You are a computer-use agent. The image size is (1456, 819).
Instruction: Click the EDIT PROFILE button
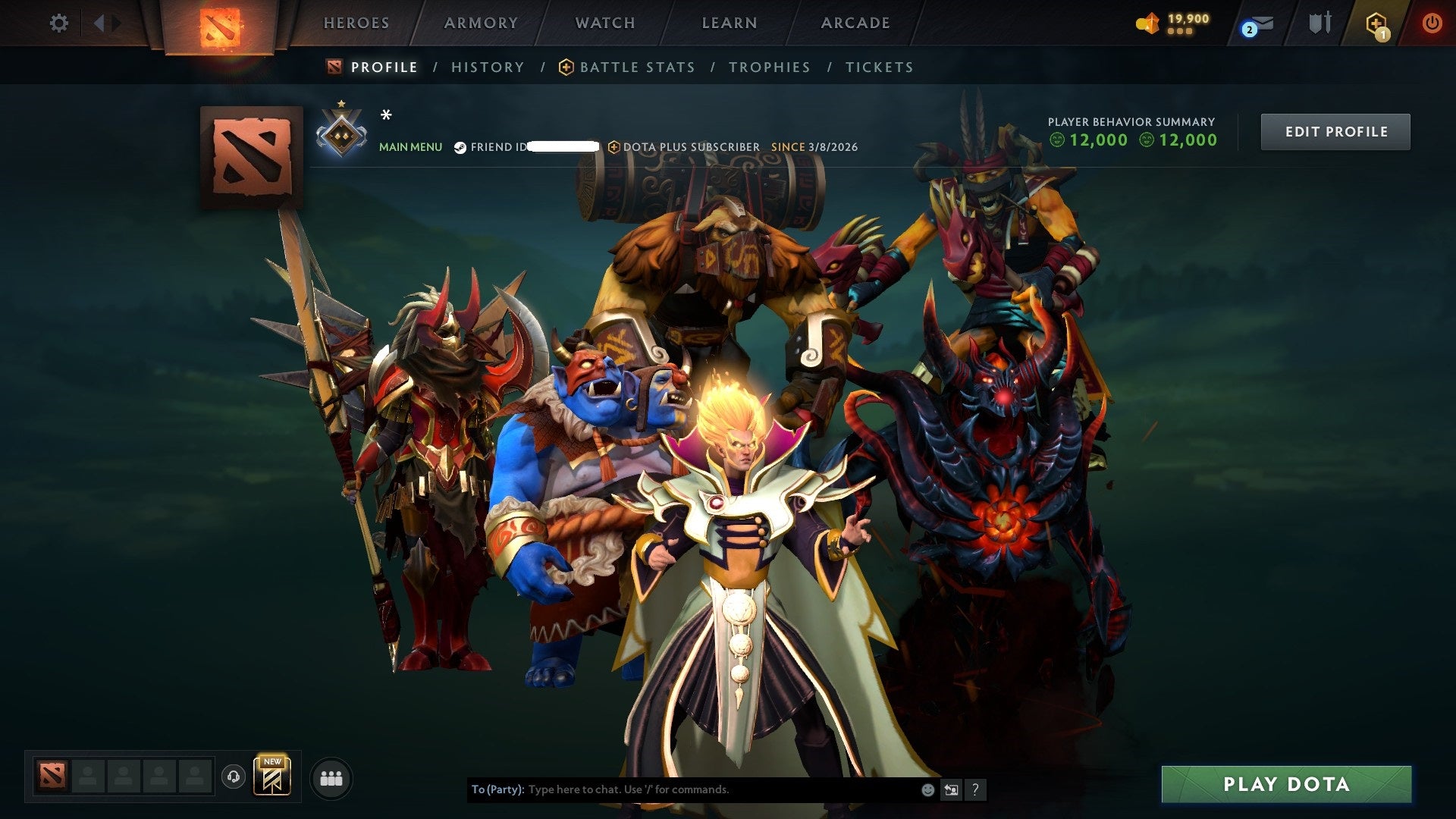click(x=1335, y=131)
